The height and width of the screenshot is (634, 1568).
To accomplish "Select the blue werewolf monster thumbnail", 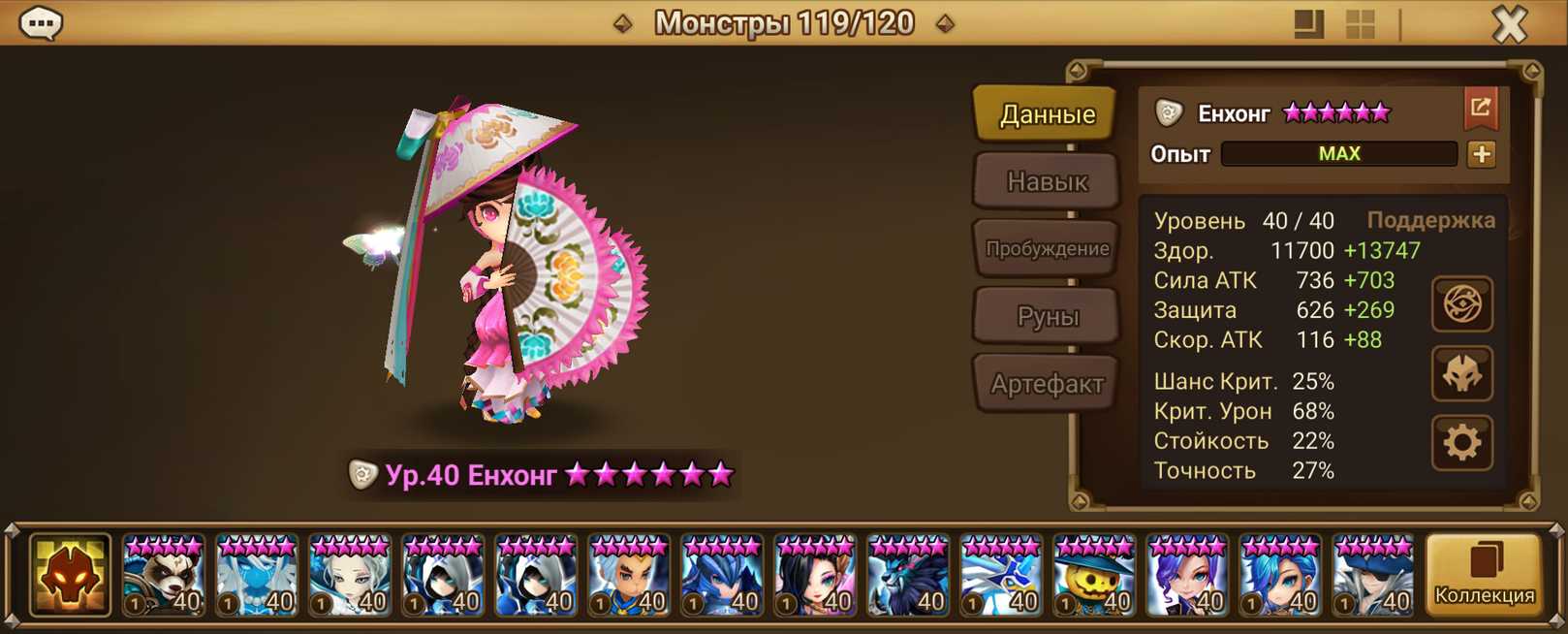I will 908,578.
